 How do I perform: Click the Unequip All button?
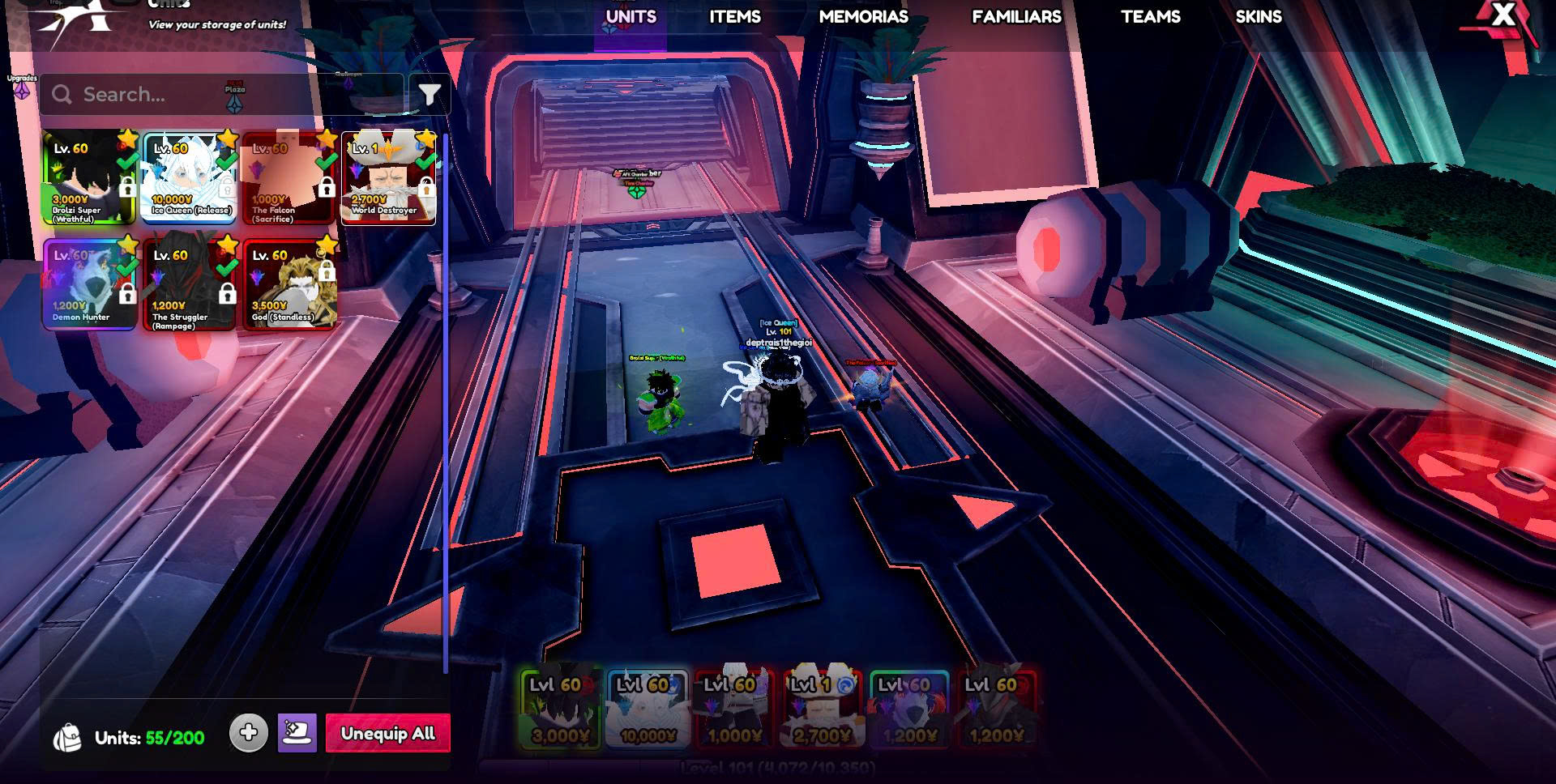coord(387,734)
